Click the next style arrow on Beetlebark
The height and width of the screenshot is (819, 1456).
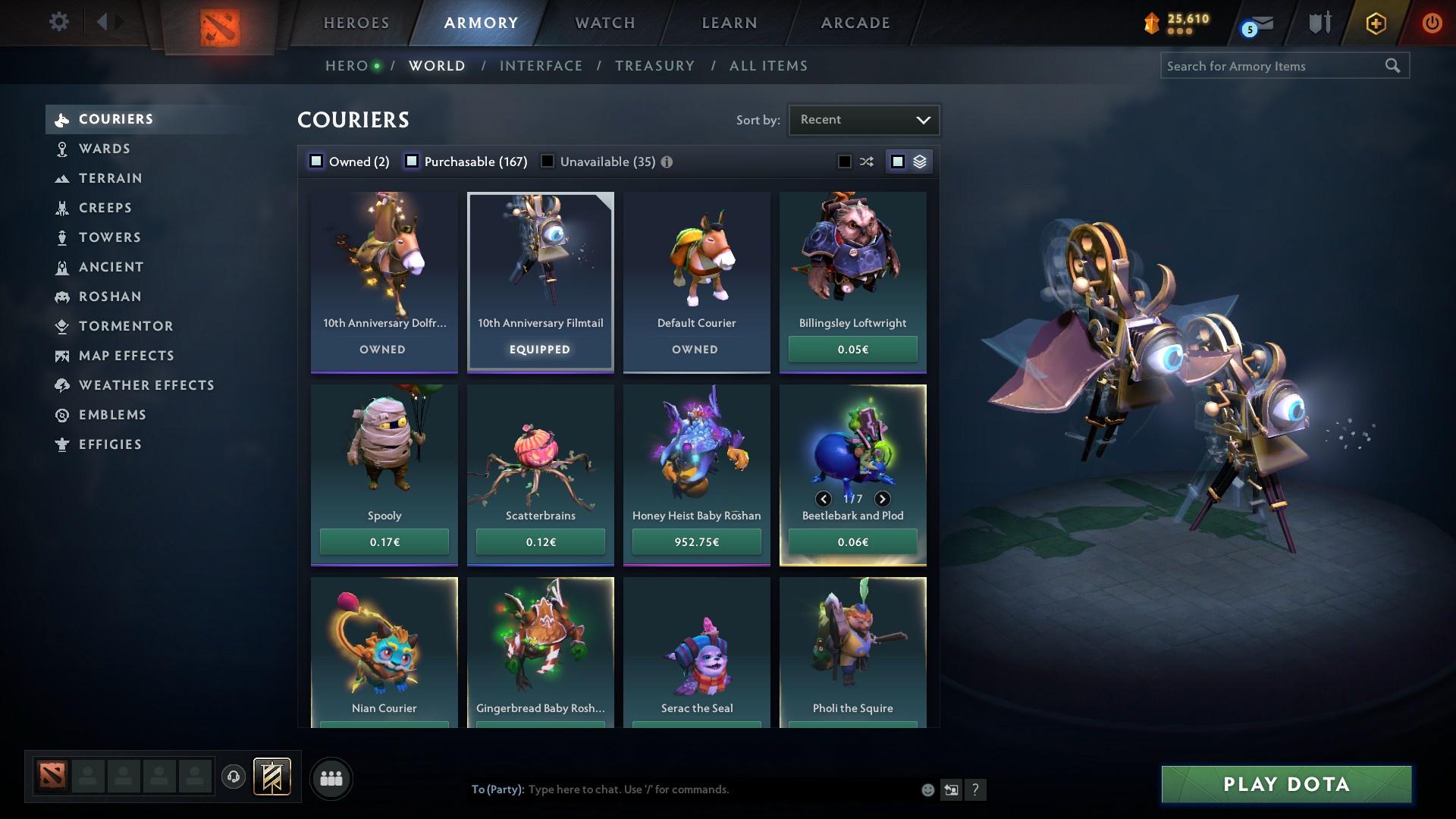point(882,499)
